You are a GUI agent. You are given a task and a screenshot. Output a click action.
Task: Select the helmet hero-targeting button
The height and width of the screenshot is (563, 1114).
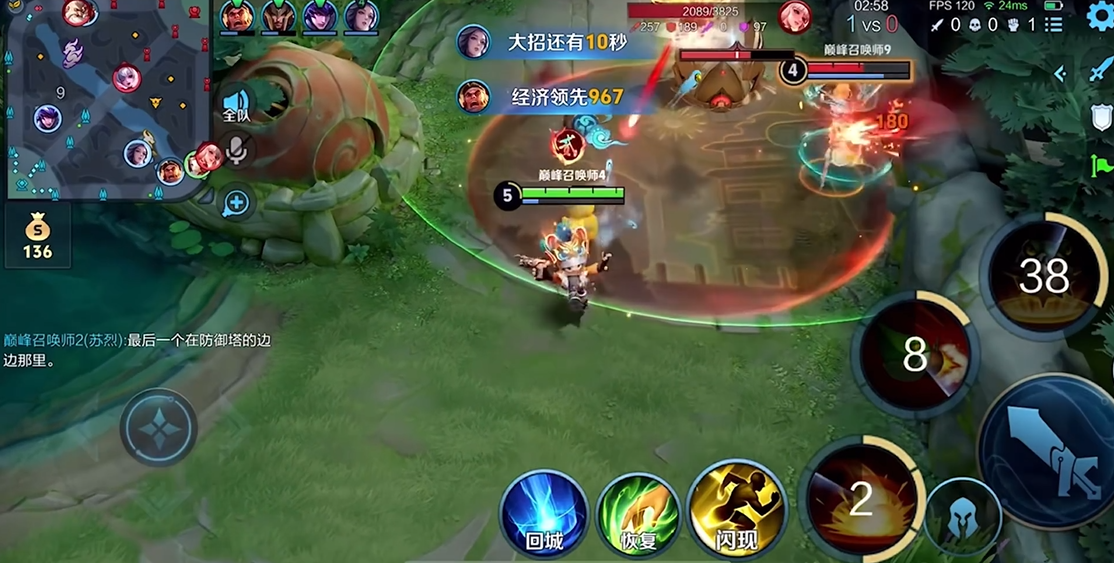click(x=962, y=516)
